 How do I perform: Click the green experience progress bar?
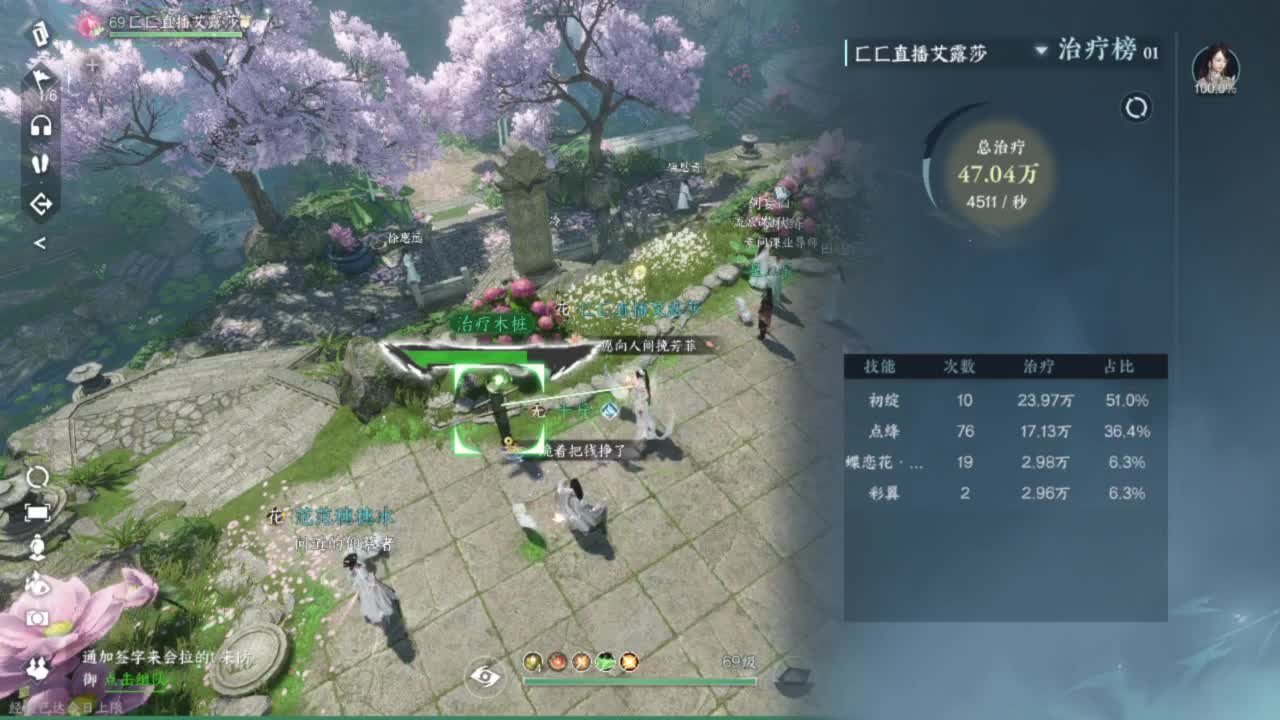click(640, 682)
